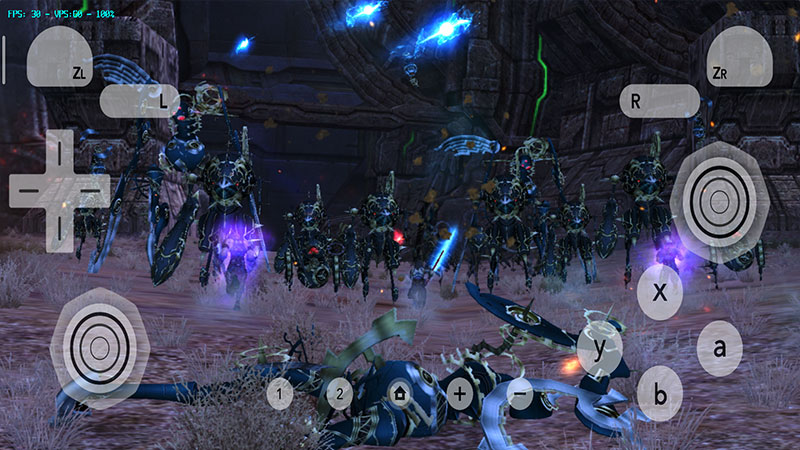This screenshot has width=800, height=450.
Task: Tap the ZL trigger button
Action: click(x=60, y=55)
